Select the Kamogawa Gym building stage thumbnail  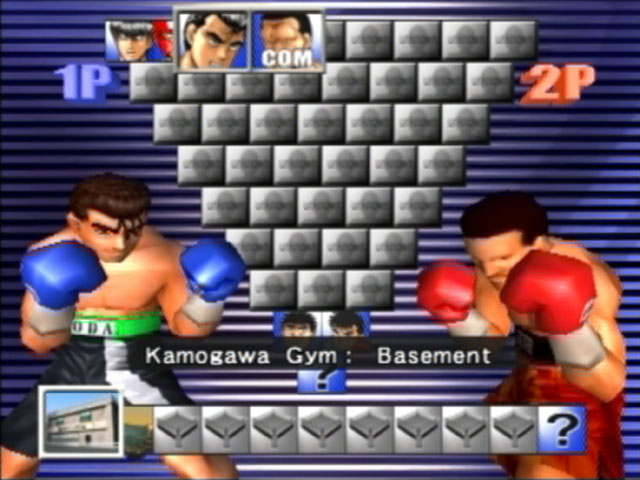click(81, 422)
